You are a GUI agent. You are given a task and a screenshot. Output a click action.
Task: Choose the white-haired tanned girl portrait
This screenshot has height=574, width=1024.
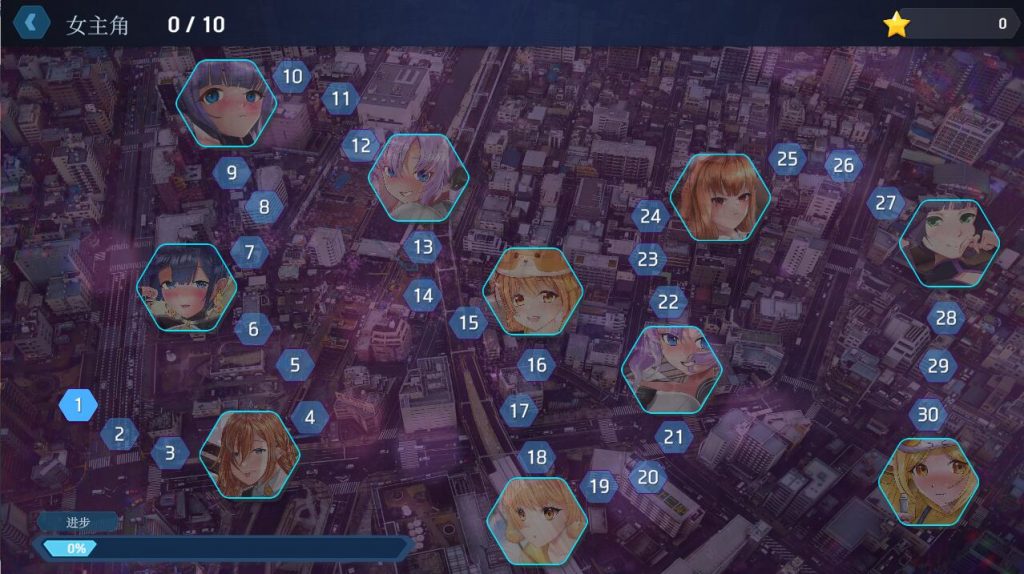pyautogui.click(x=418, y=178)
